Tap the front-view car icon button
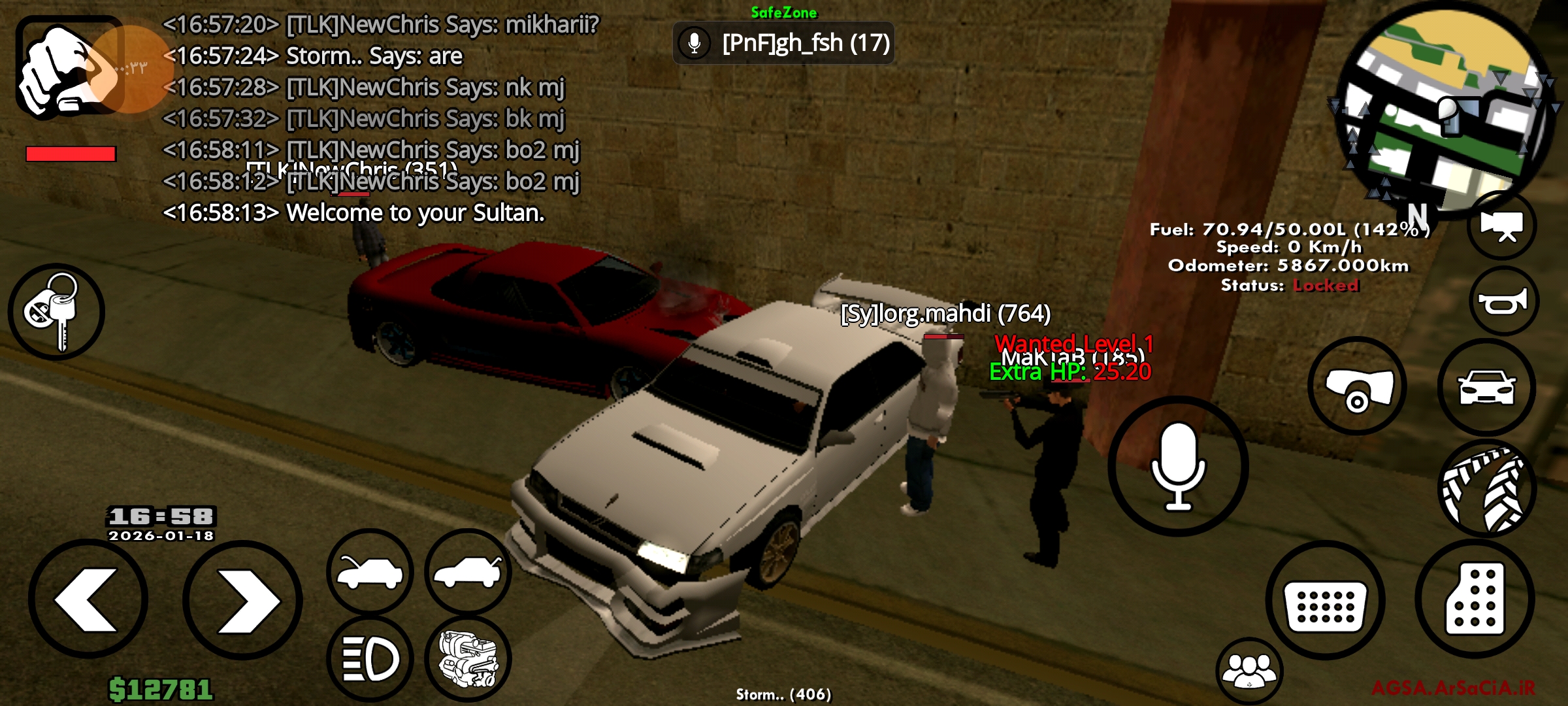Screen dimensions: 1568x706 click(1486, 386)
